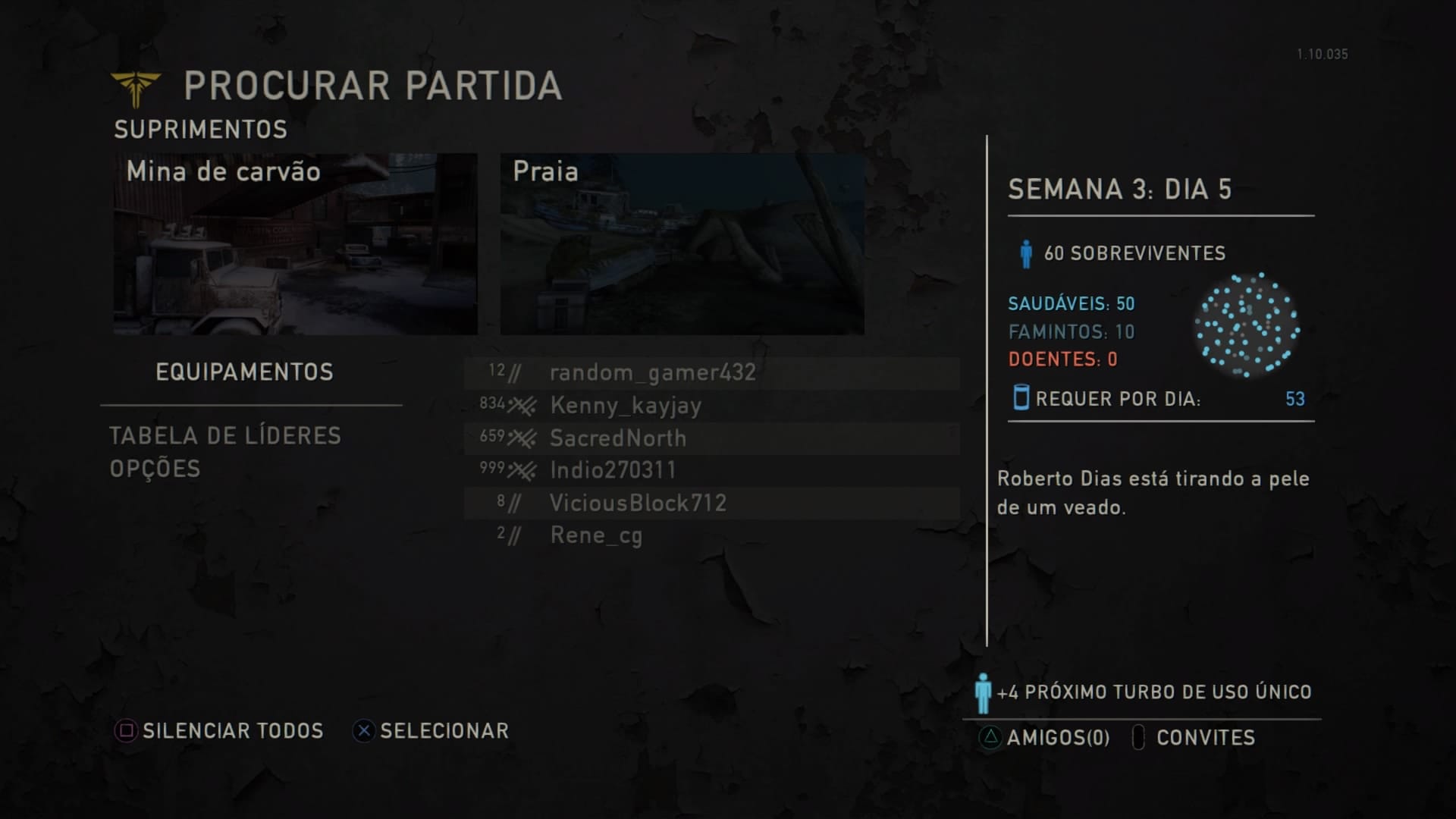Highlight player Indio270311
Screen dimensions: 1456x819
(x=613, y=470)
